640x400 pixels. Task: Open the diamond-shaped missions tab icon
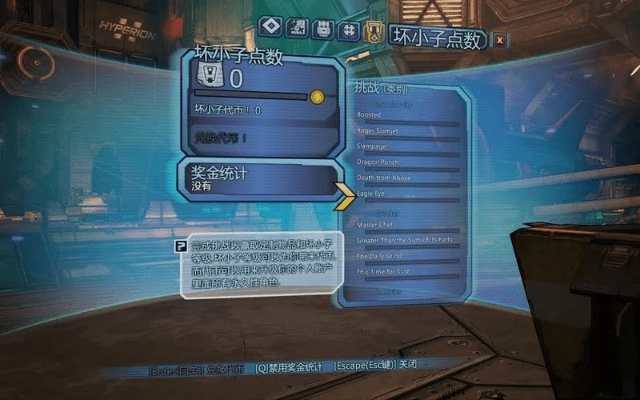pyautogui.click(x=268, y=28)
